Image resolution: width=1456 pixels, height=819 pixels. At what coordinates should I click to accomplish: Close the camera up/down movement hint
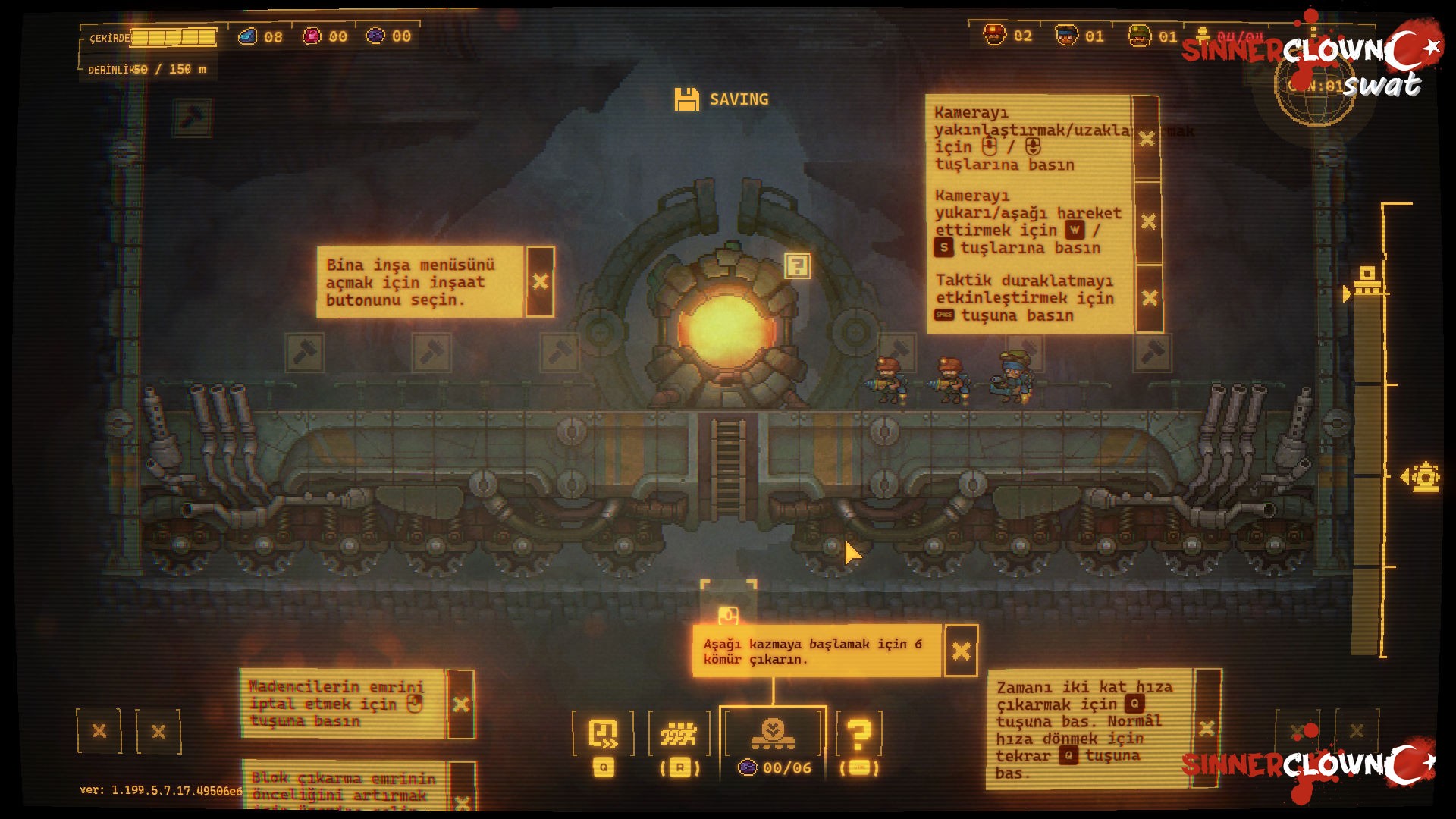click(1148, 221)
